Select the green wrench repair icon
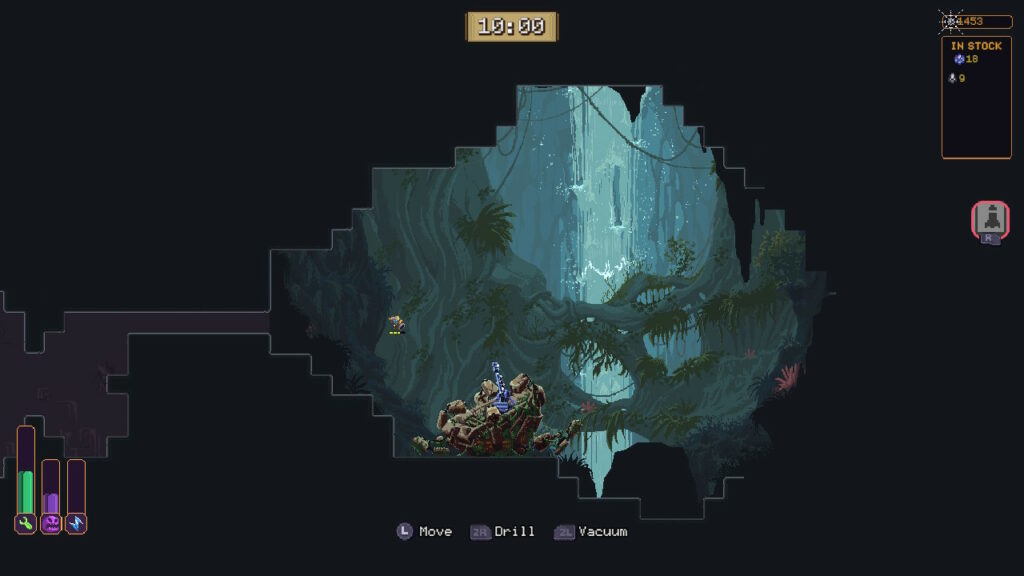 tap(26, 523)
